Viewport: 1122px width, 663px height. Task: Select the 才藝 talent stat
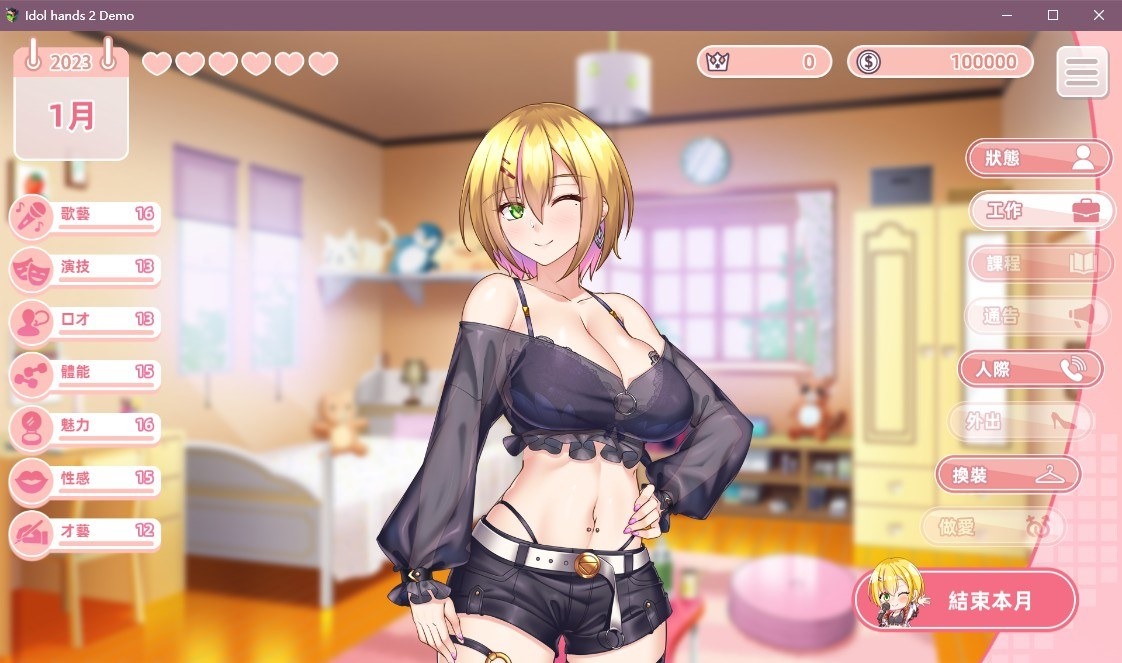click(85, 532)
